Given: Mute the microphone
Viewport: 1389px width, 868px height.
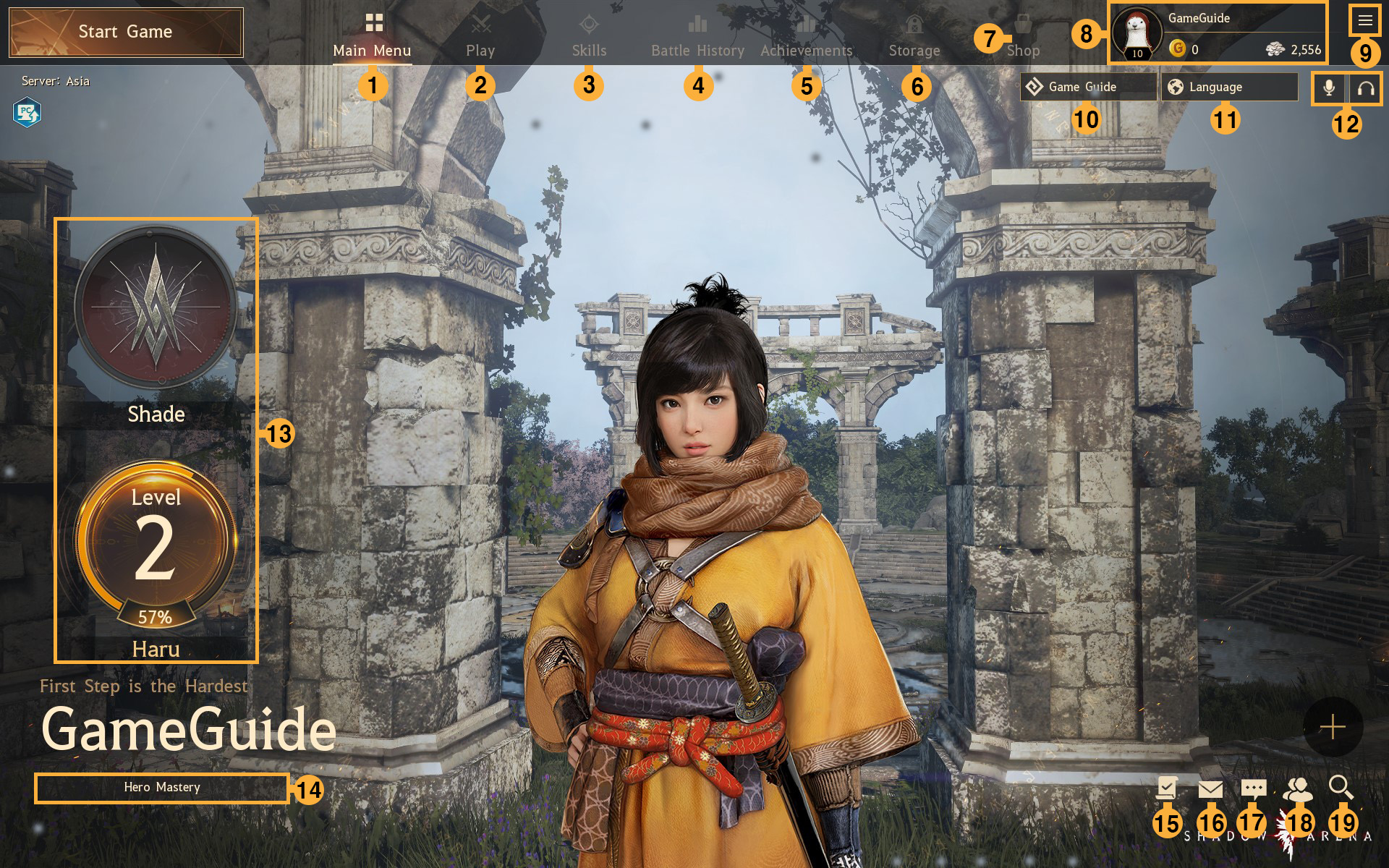Looking at the screenshot, I should click(1330, 88).
